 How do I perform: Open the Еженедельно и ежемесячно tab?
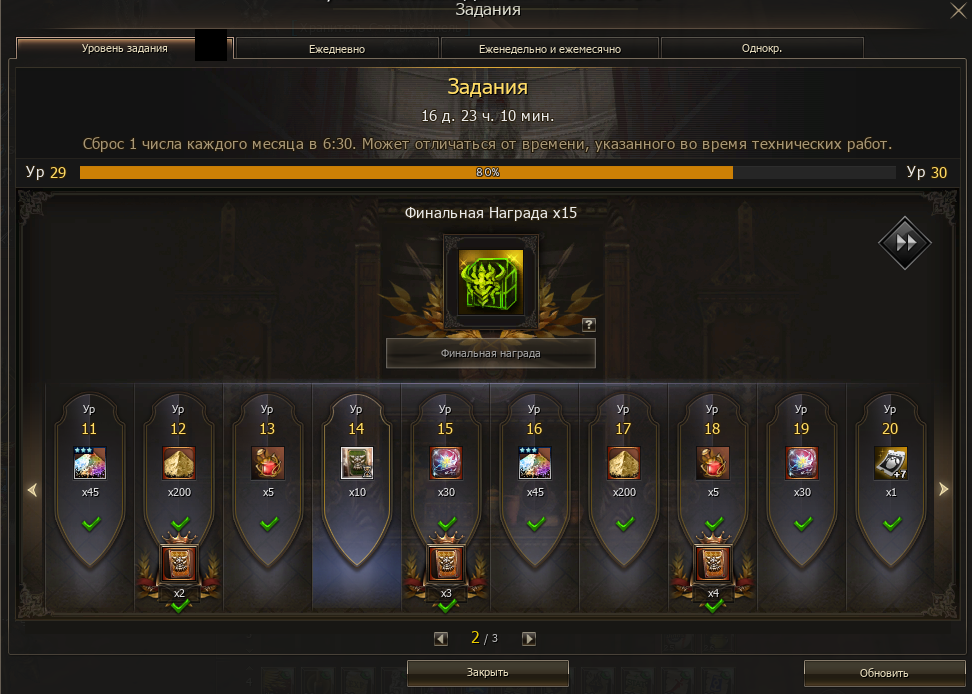[549, 48]
